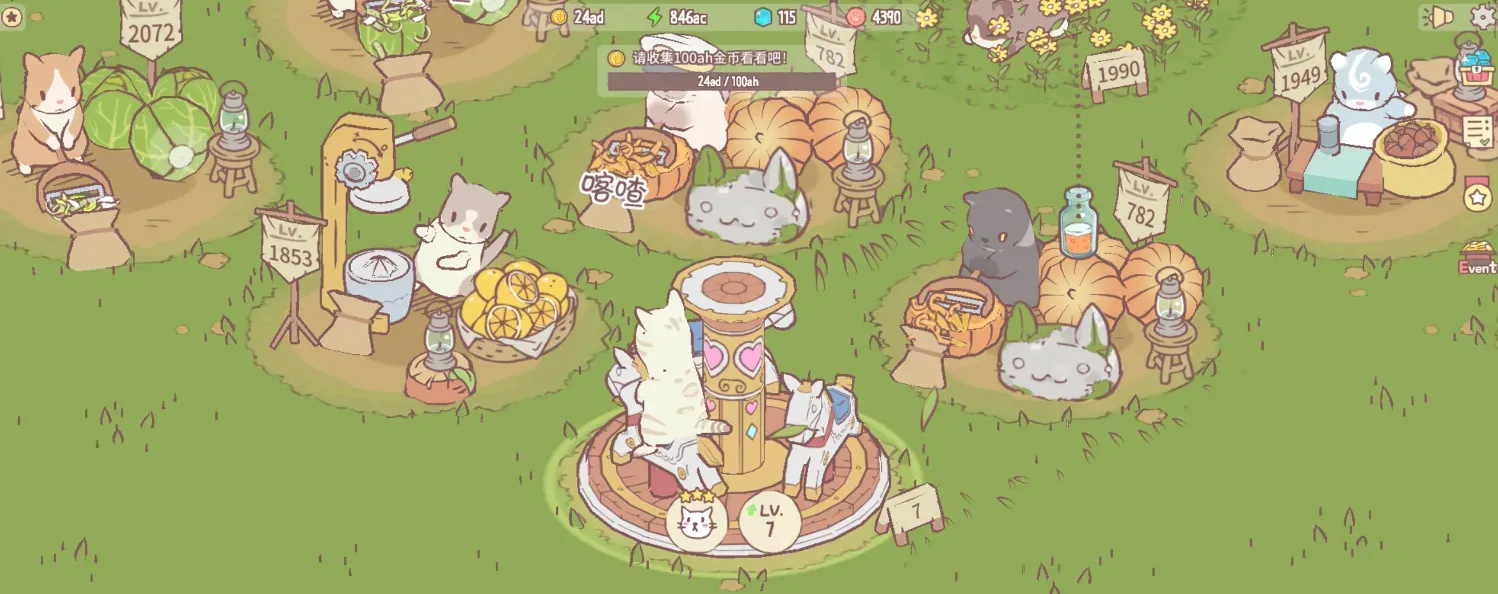The image size is (1498, 594).
Task: Open the collect 100ah gold coins quest
Action: coord(720,70)
